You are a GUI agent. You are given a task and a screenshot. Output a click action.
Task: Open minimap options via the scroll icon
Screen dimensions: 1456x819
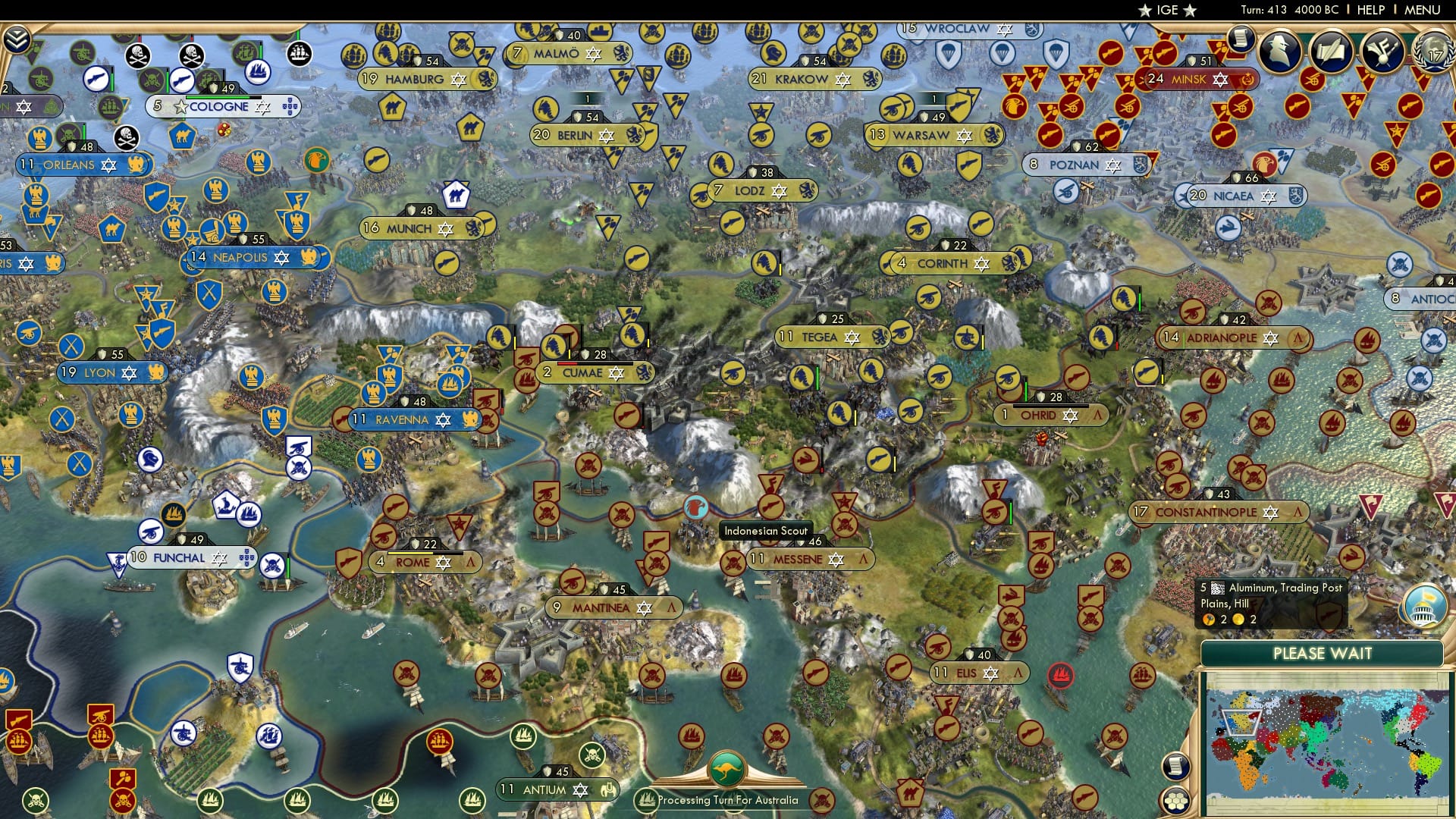[1175, 767]
